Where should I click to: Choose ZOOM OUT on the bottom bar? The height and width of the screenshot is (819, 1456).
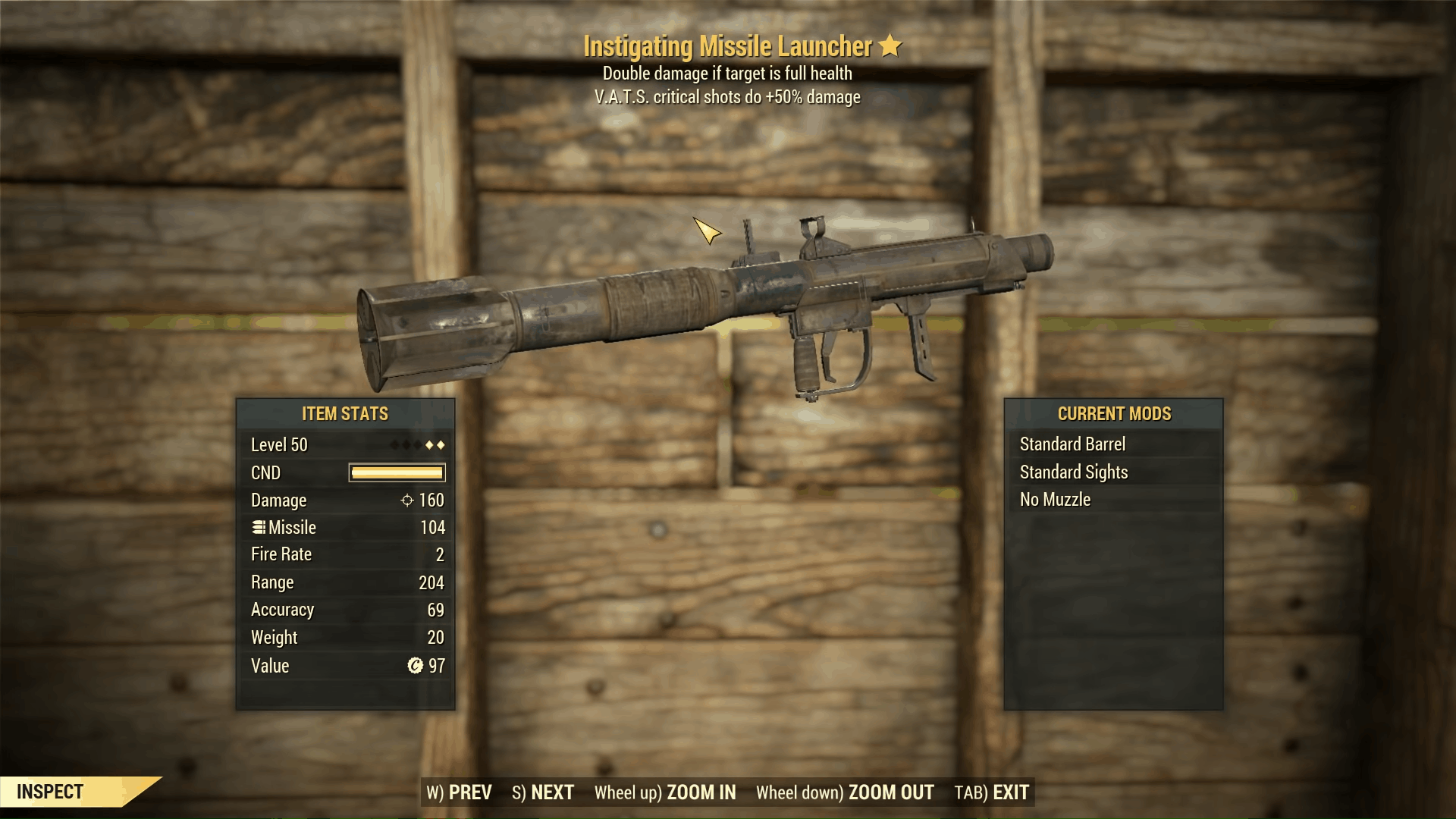[x=845, y=792]
